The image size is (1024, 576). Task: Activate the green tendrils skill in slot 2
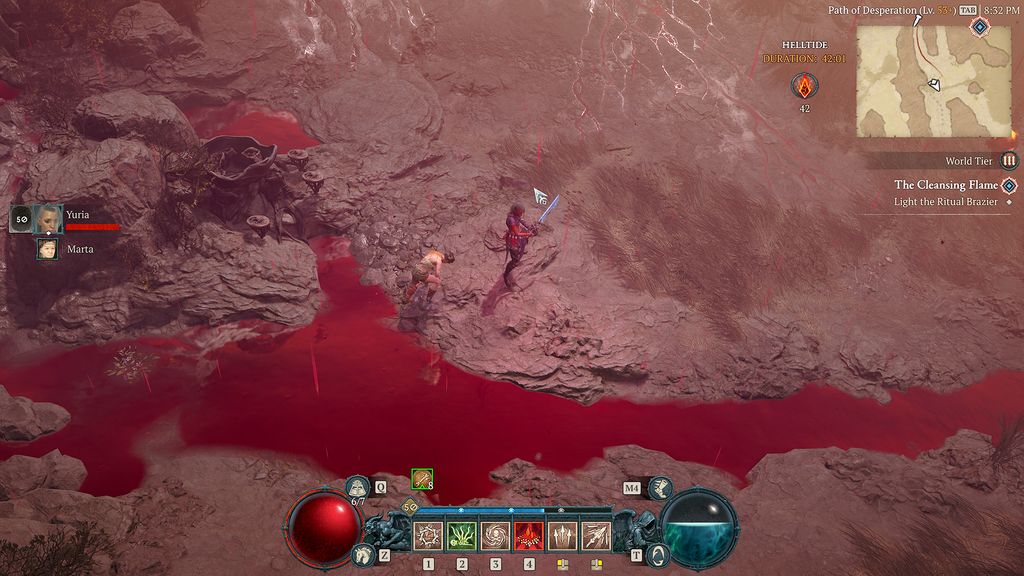pyautogui.click(x=462, y=536)
